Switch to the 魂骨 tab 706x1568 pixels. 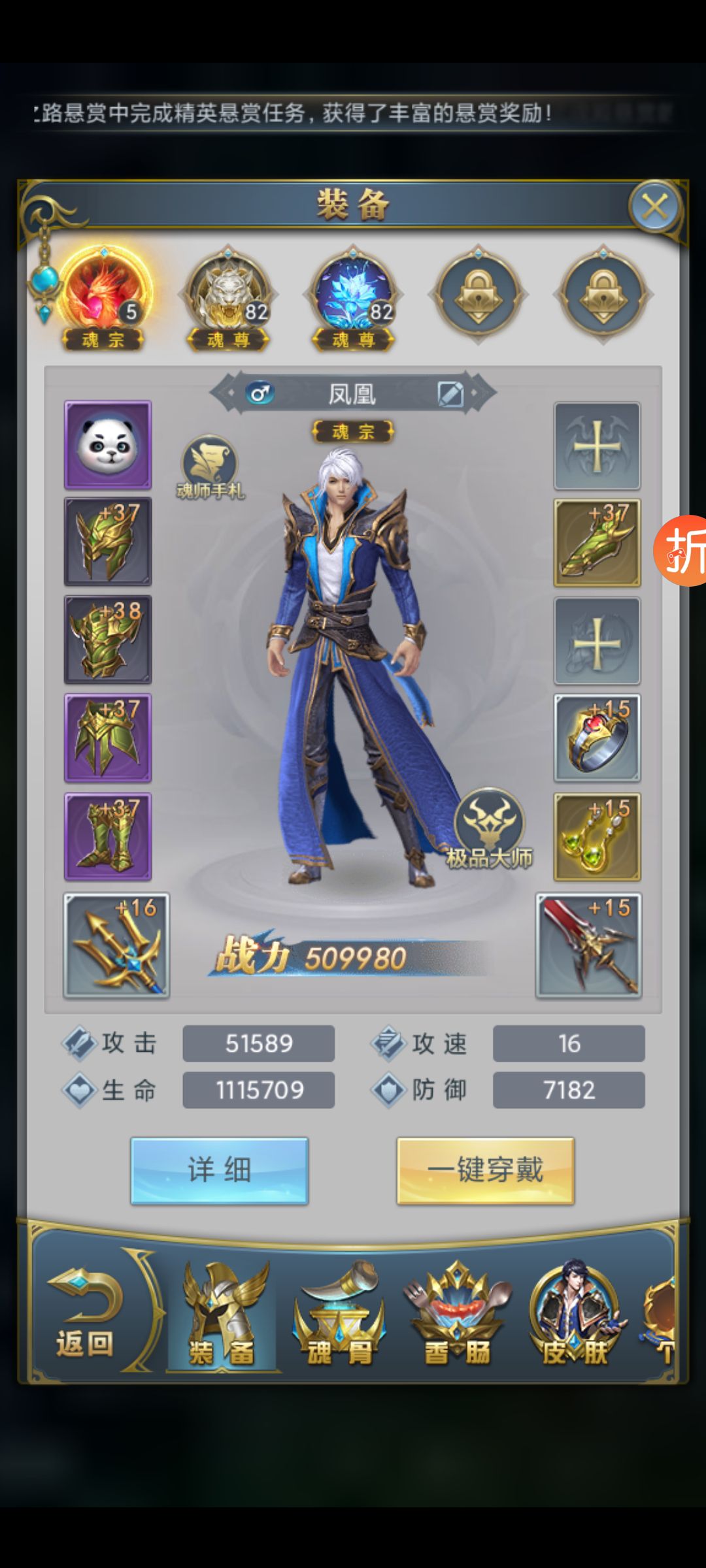click(339, 1316)
